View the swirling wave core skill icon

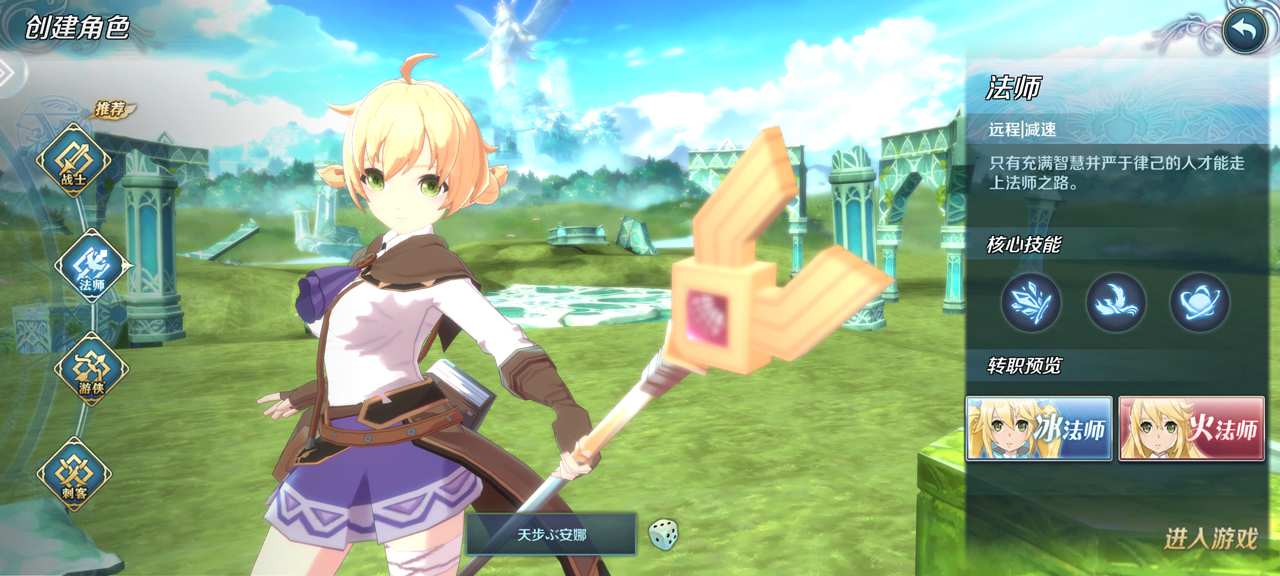pos(1116,302)
